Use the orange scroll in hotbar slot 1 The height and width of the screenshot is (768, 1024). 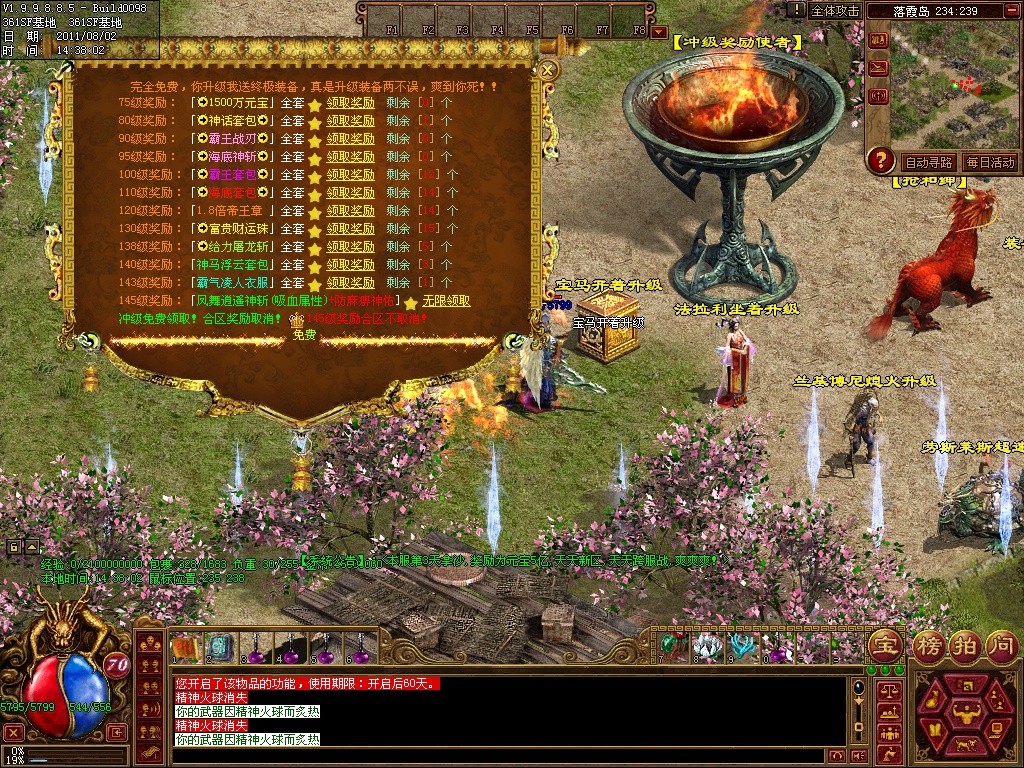click(x=186, y=648)
